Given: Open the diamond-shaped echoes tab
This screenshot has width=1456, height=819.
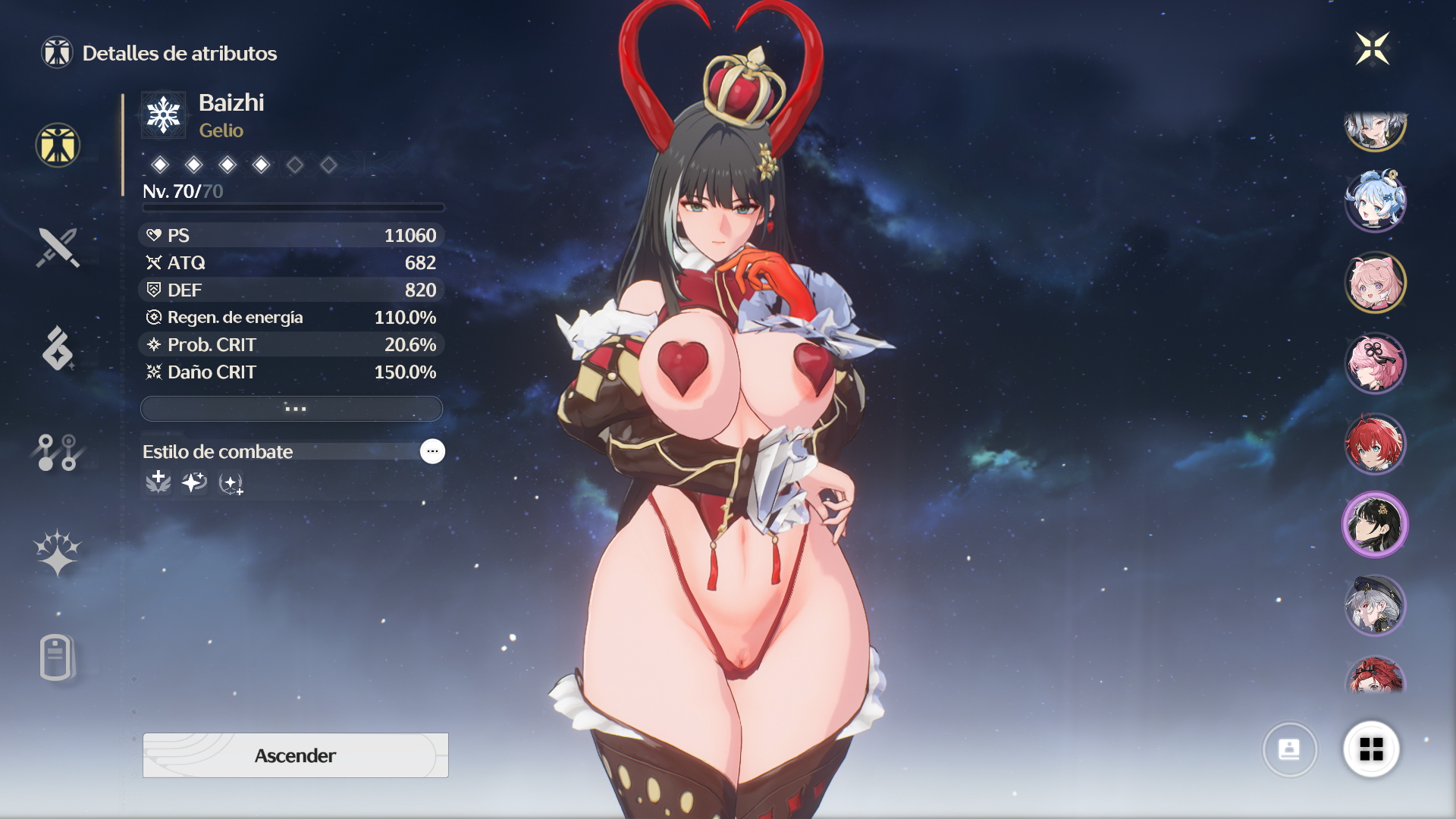Looking at the screenshot, I should pos(58,350).
